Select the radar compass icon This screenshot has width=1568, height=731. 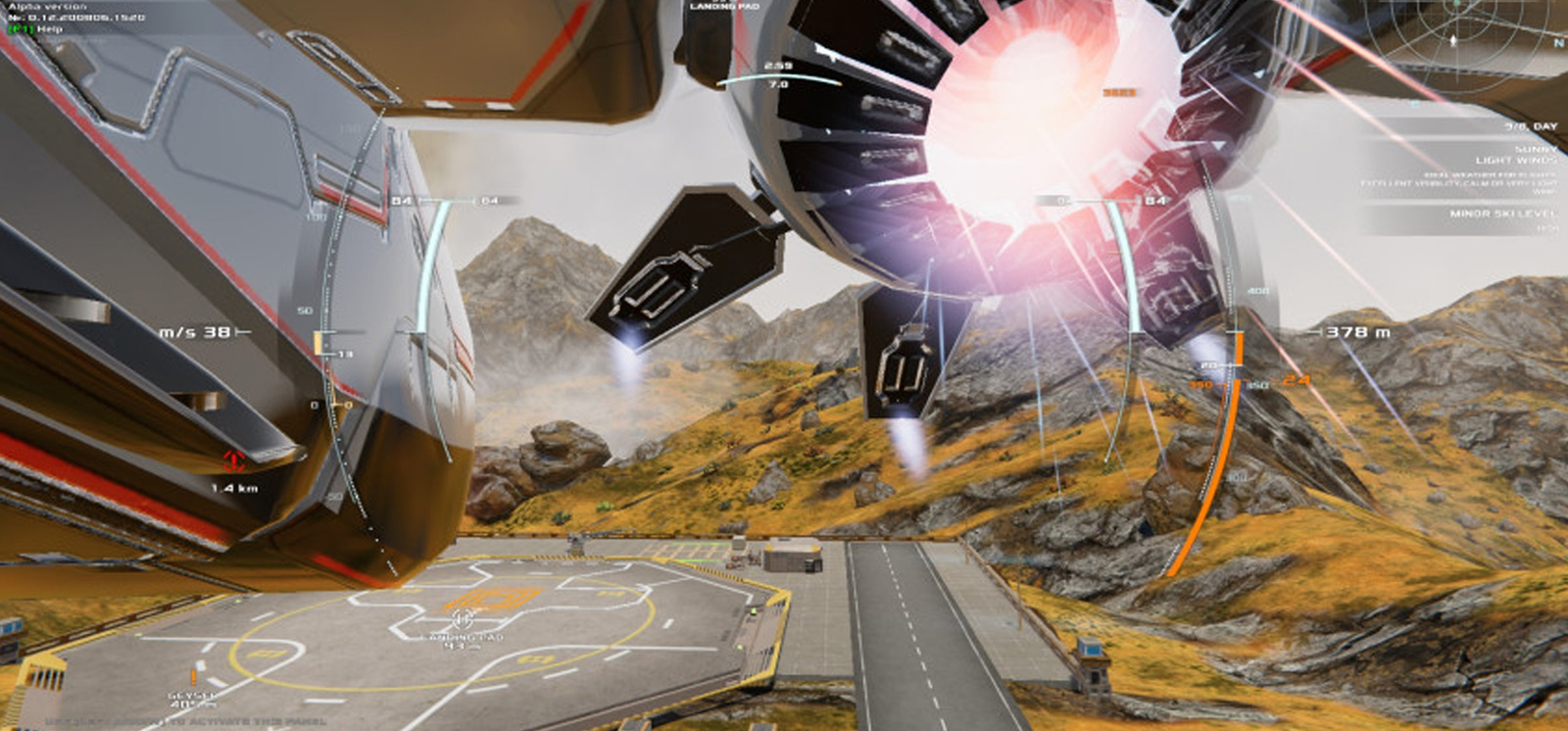coord(1452,39)
